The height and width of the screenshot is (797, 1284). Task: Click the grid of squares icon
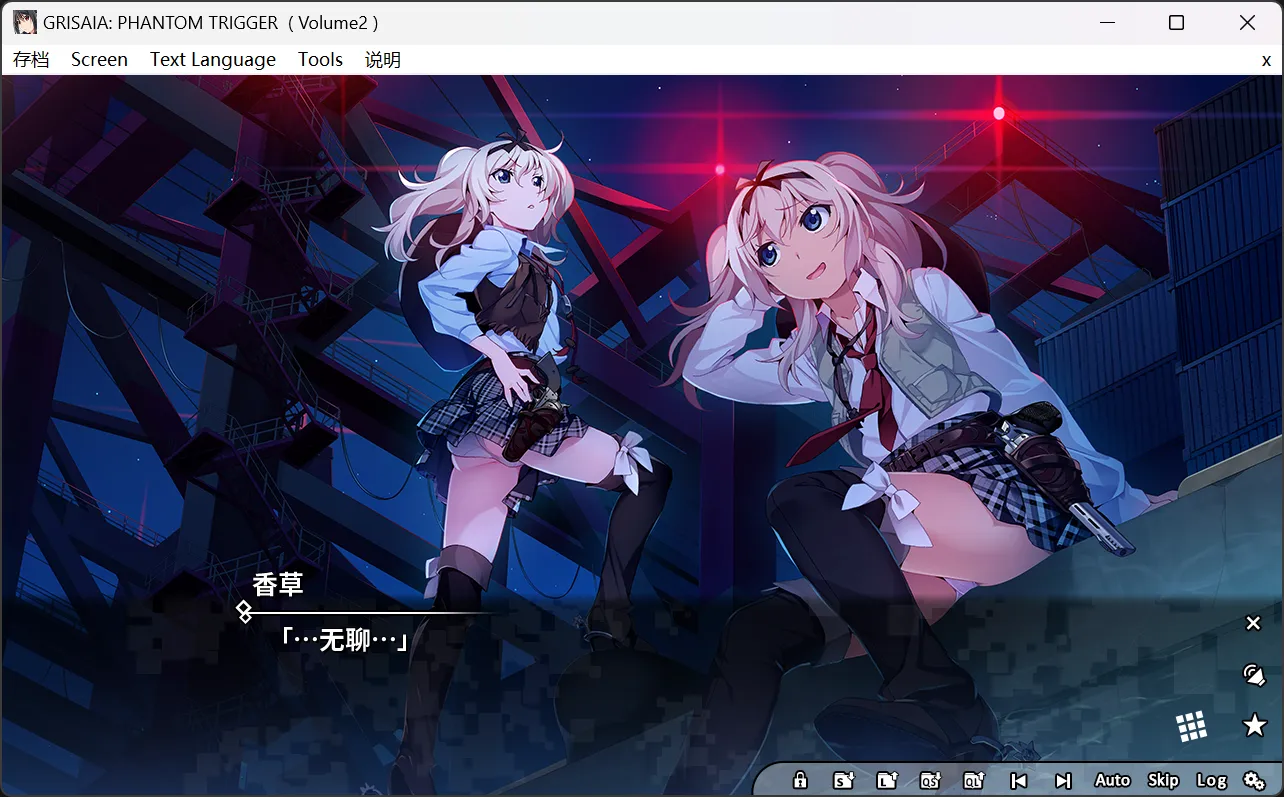(1192, 725)
